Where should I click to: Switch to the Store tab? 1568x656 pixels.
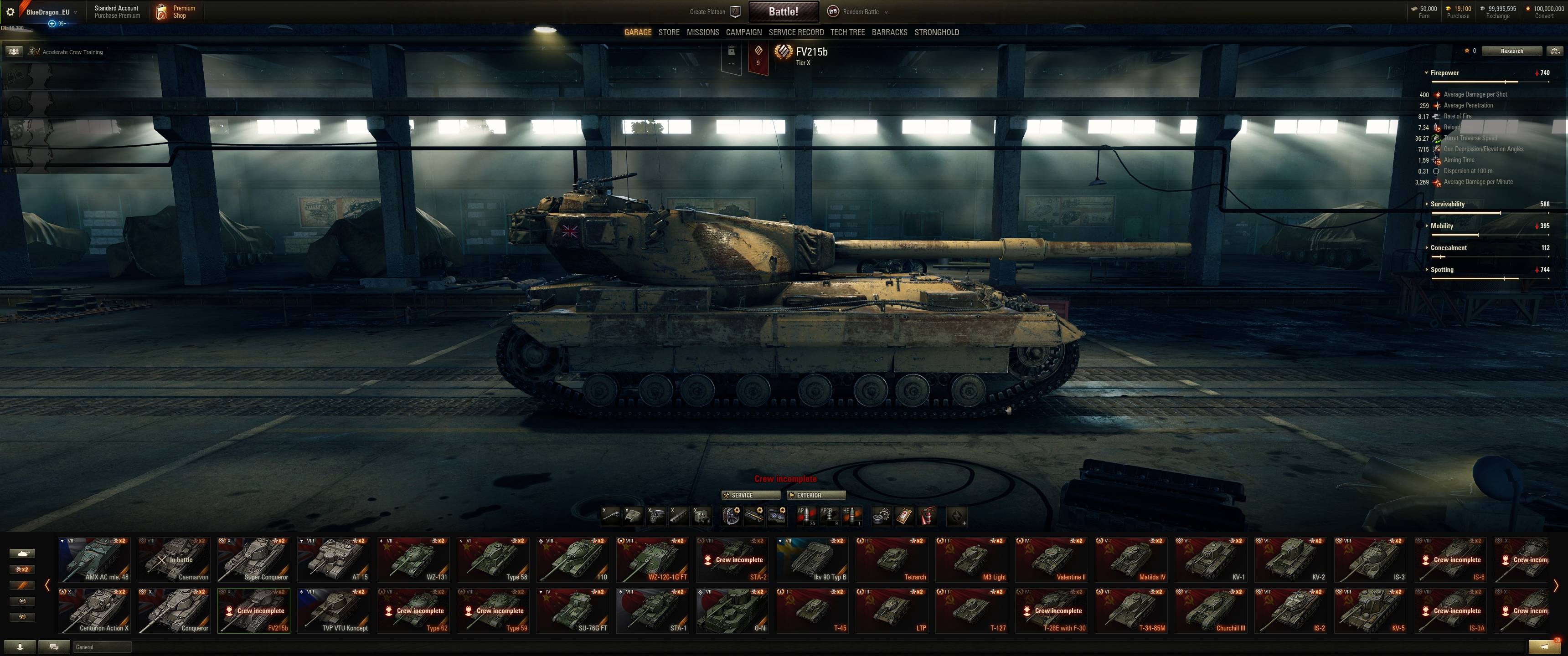[x=668, y=32]
